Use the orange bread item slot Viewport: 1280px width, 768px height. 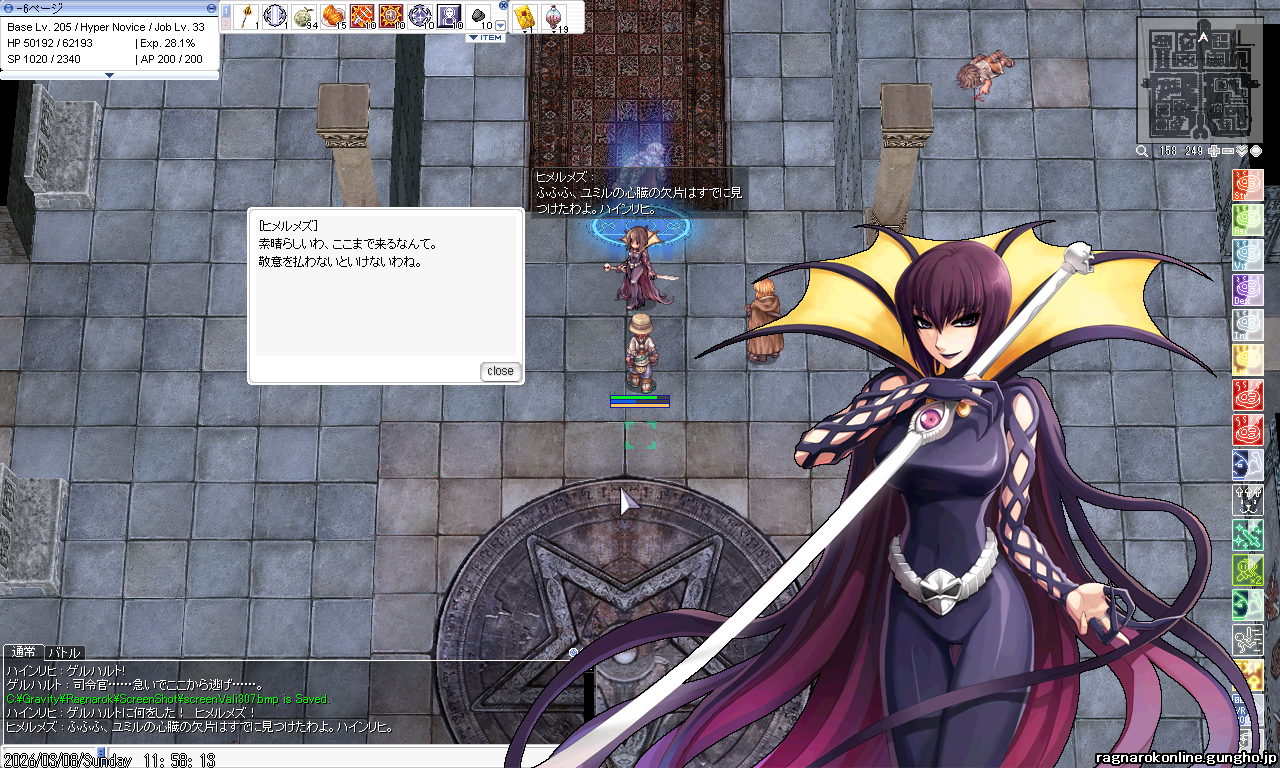point(333,16)
